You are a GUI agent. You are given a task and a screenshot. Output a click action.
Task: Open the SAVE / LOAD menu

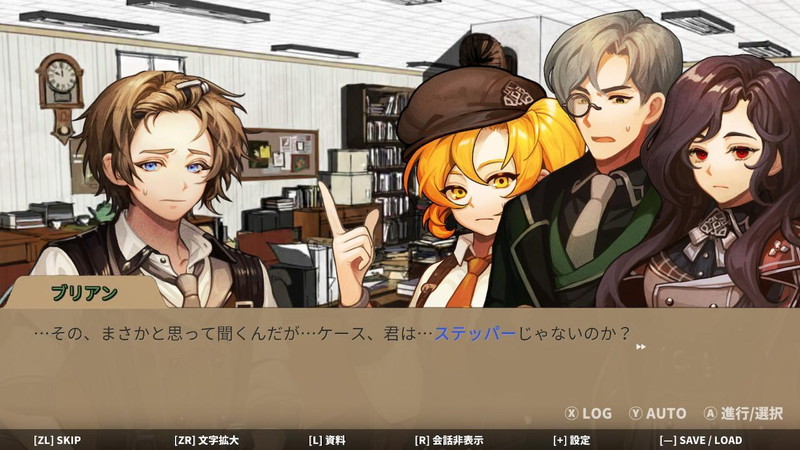[700, 440]
